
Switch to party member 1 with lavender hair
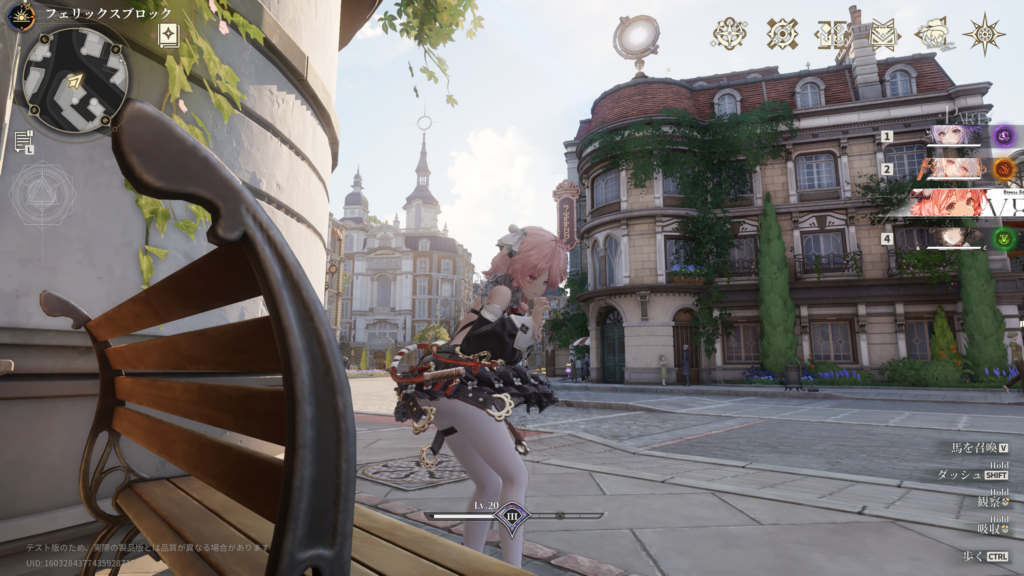[x=955, y=136]
